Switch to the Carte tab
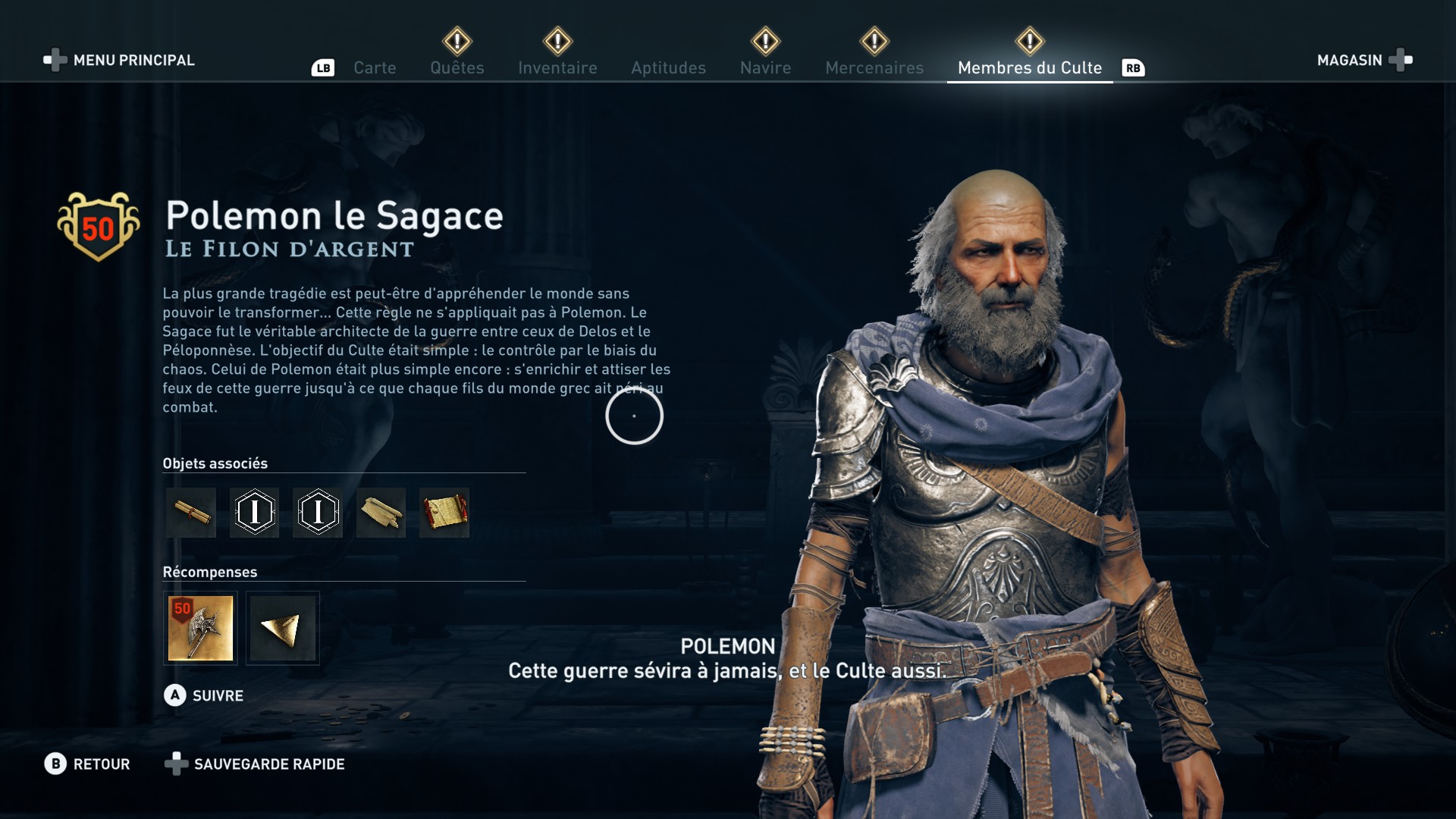The width and height of the screenshot is (1456, 819). click(x=375, y=67)
